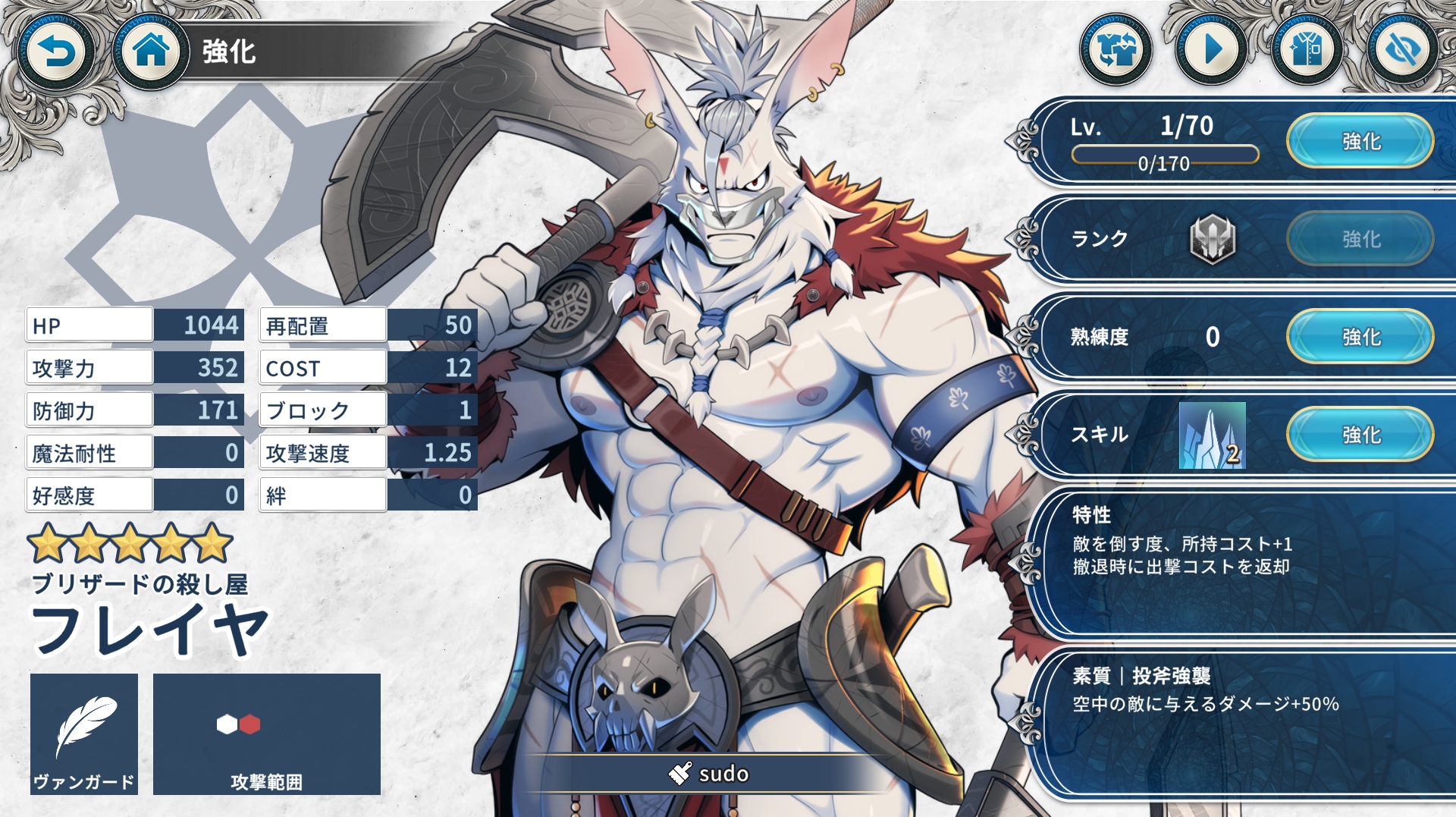1456x817 pixels.
Task: Toggle the hide-interface eye icon
Action: pos(1402,50)
